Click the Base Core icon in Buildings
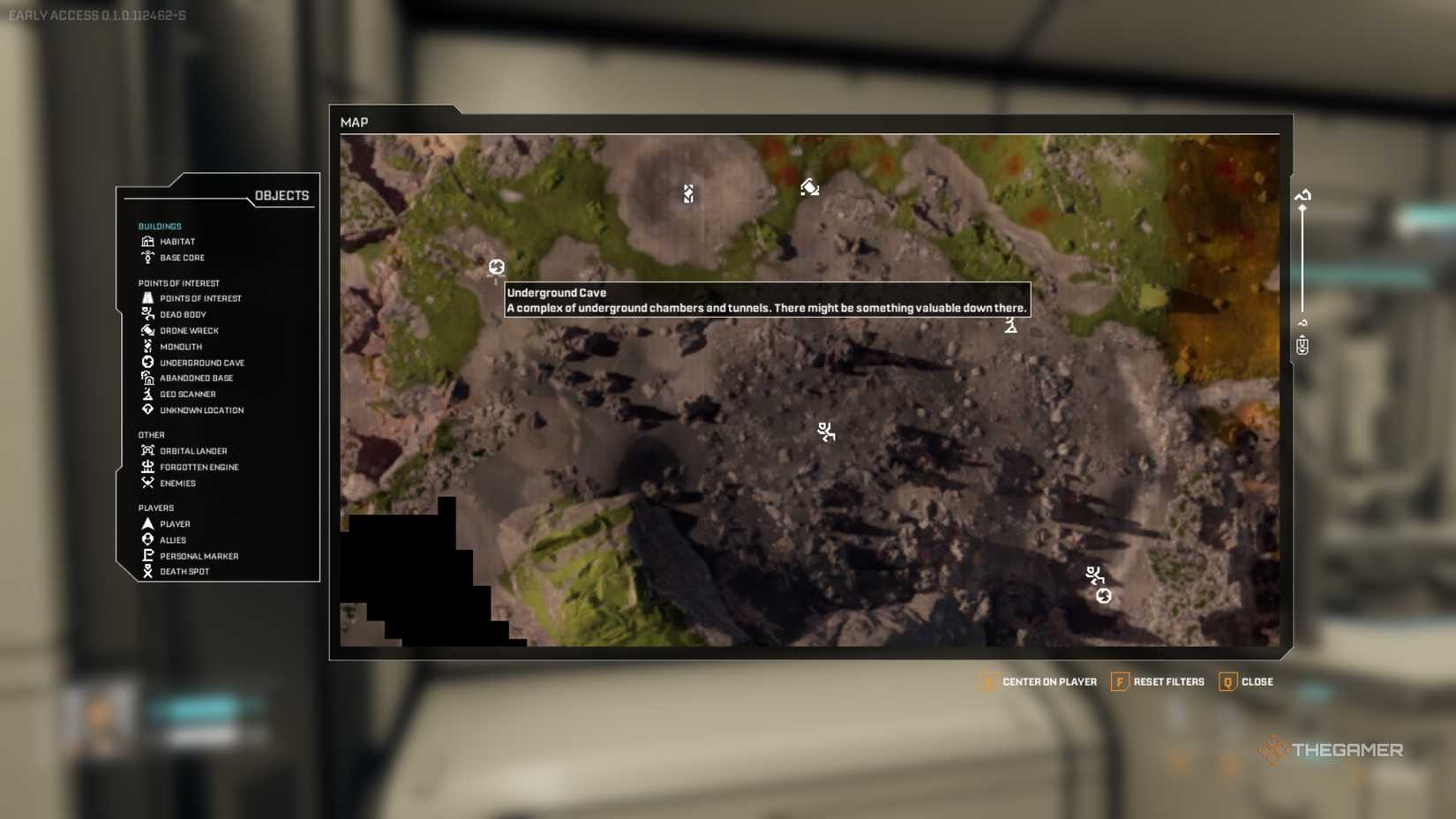 149,257
